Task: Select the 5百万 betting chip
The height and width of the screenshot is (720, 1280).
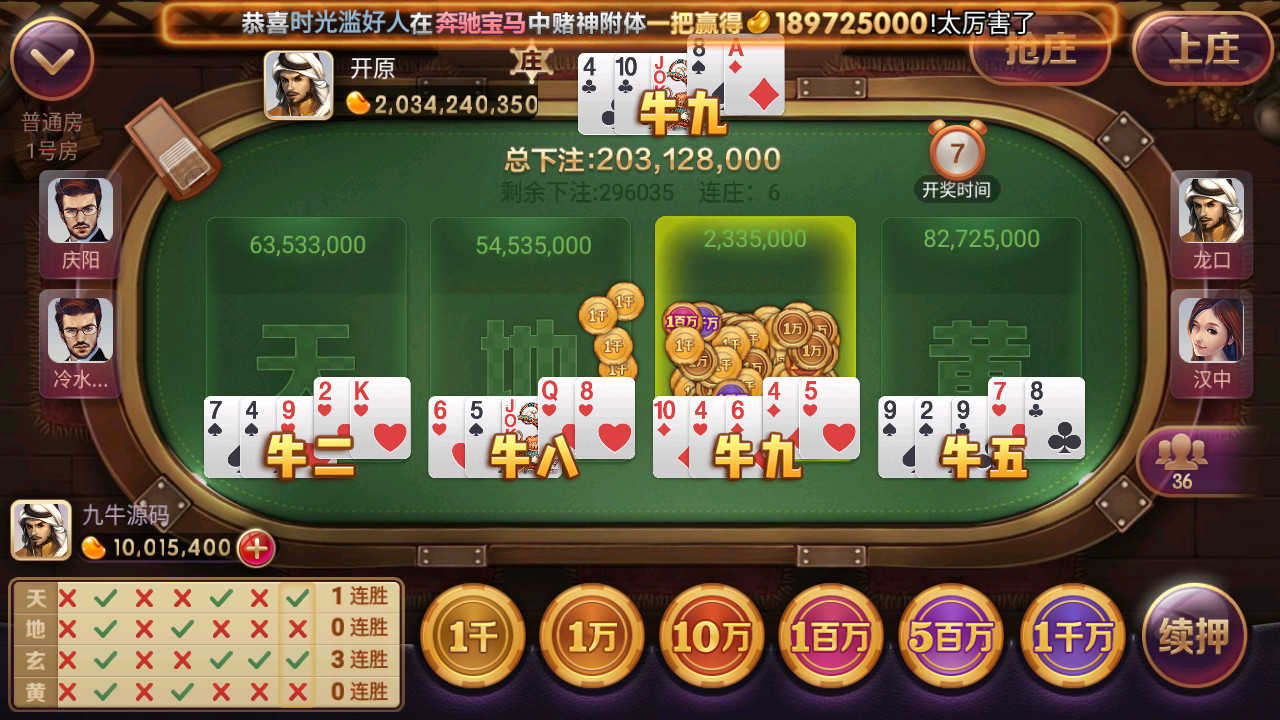Action: (951, 635)
